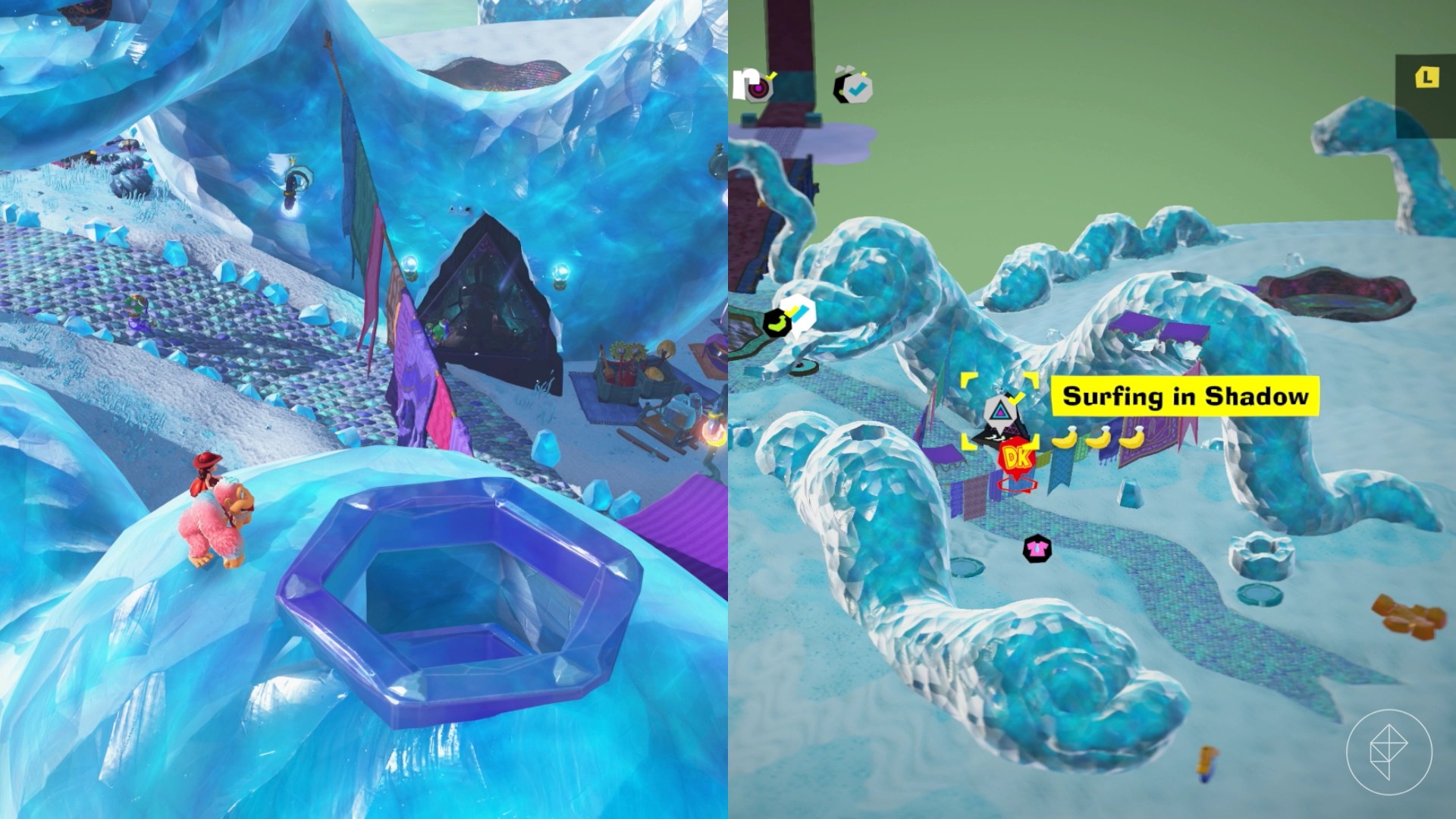Select the stopwatch marker with blue checkmark
The image size is (1456, 819).
pyautogui.click(x=855, y=88)
